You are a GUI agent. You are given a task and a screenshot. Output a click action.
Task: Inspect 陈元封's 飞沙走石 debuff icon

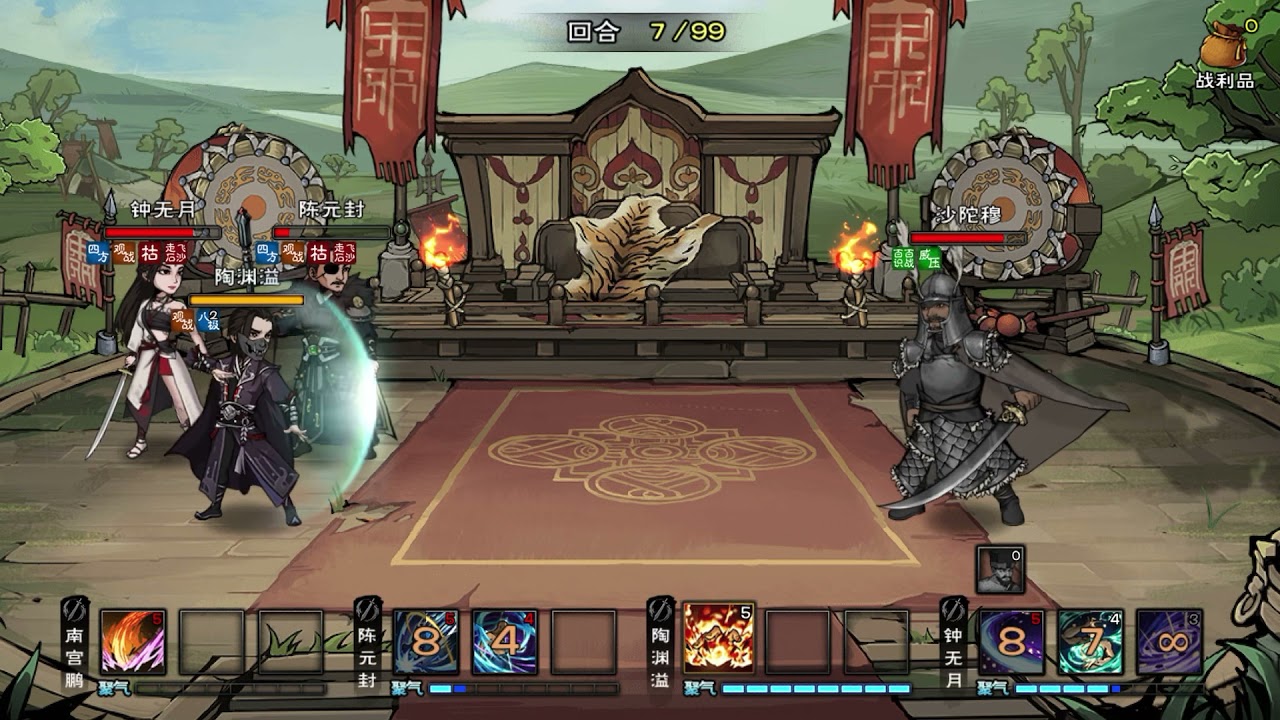pos(344,253)
